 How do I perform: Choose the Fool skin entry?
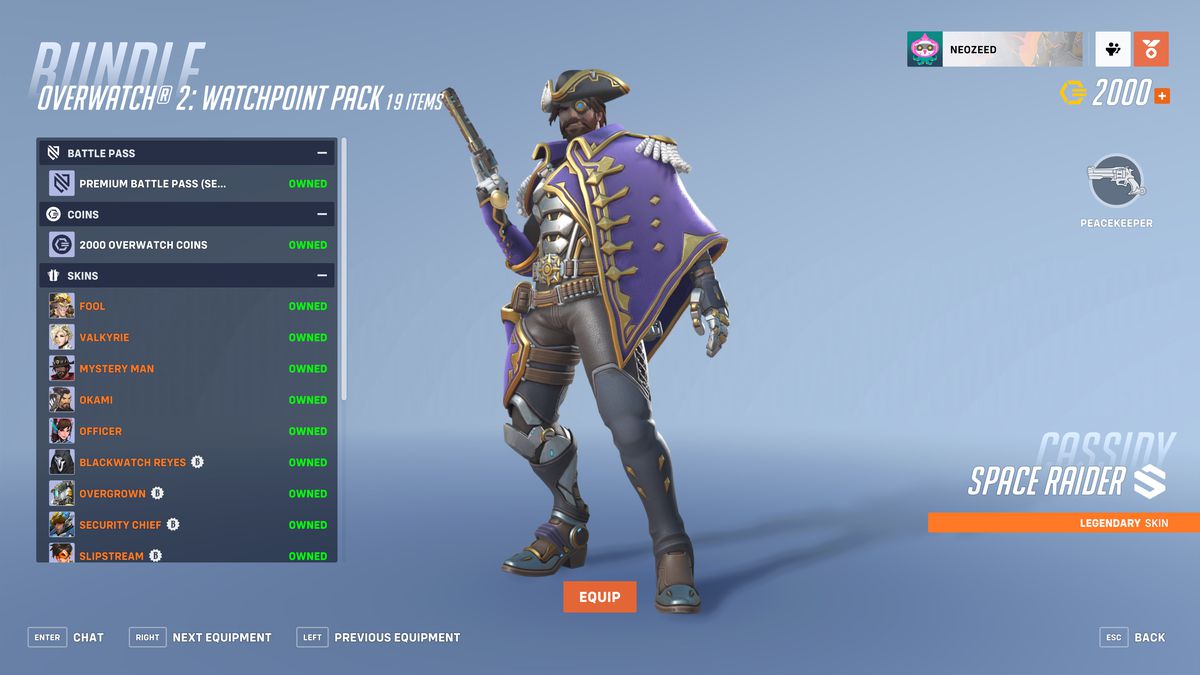click(x=187, y=306)
